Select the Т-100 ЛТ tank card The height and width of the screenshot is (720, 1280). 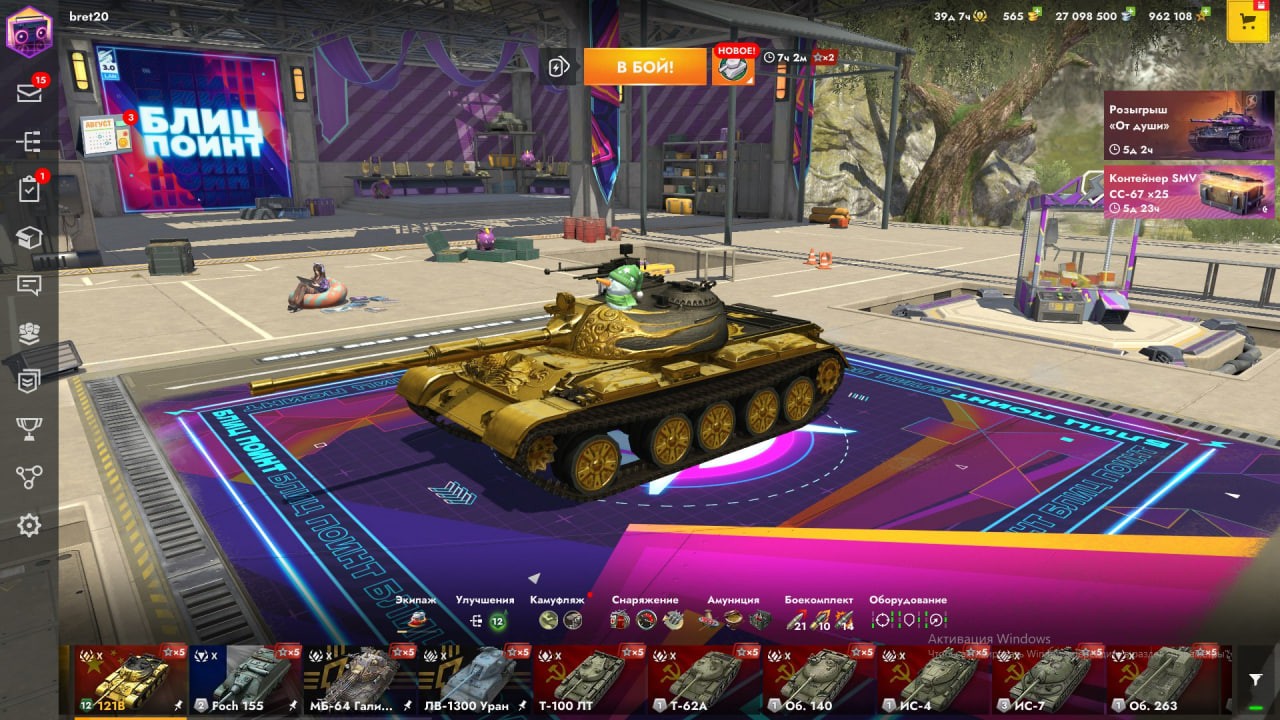[589, 679]
